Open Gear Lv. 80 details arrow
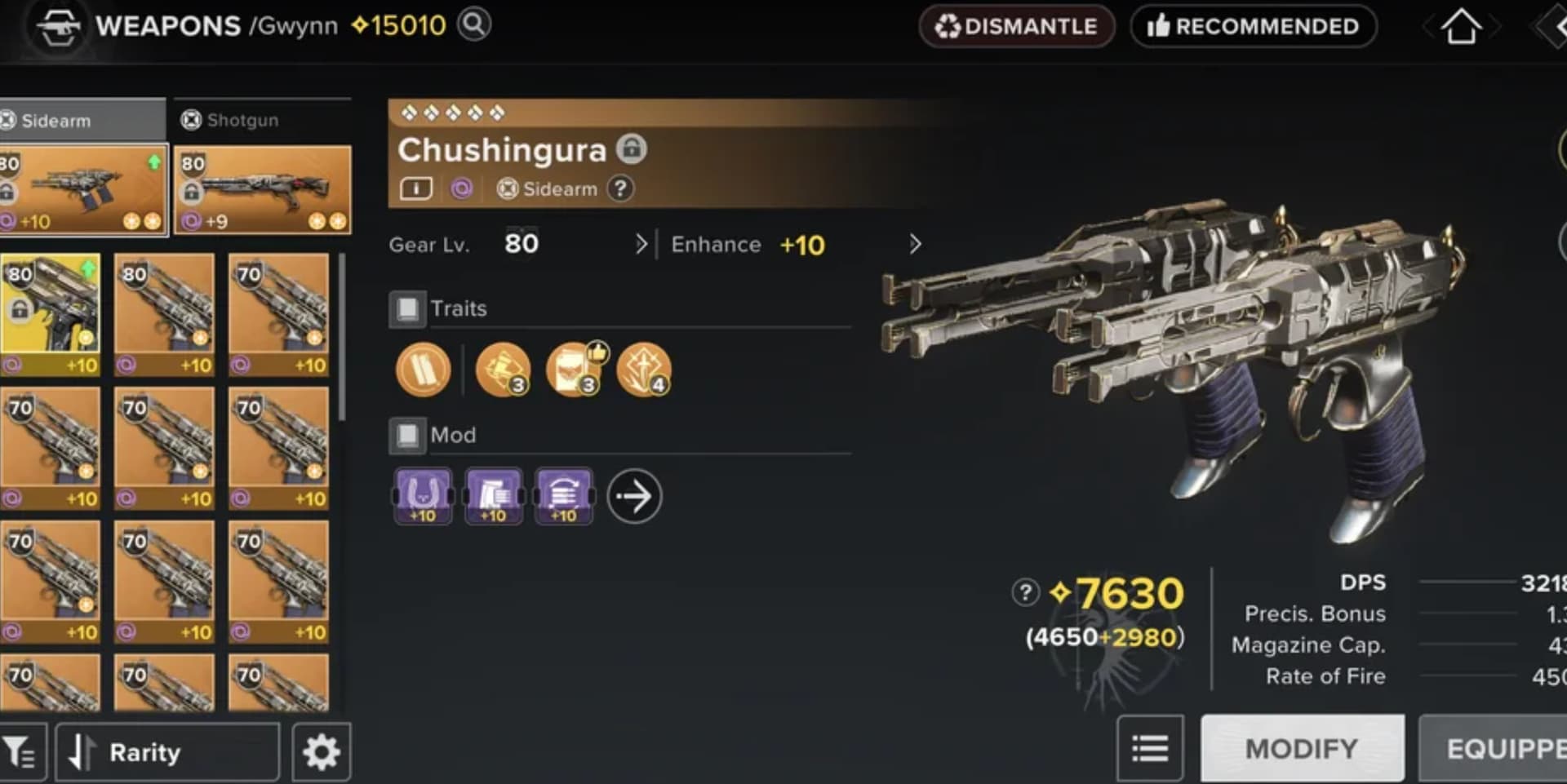 point(641,244)
